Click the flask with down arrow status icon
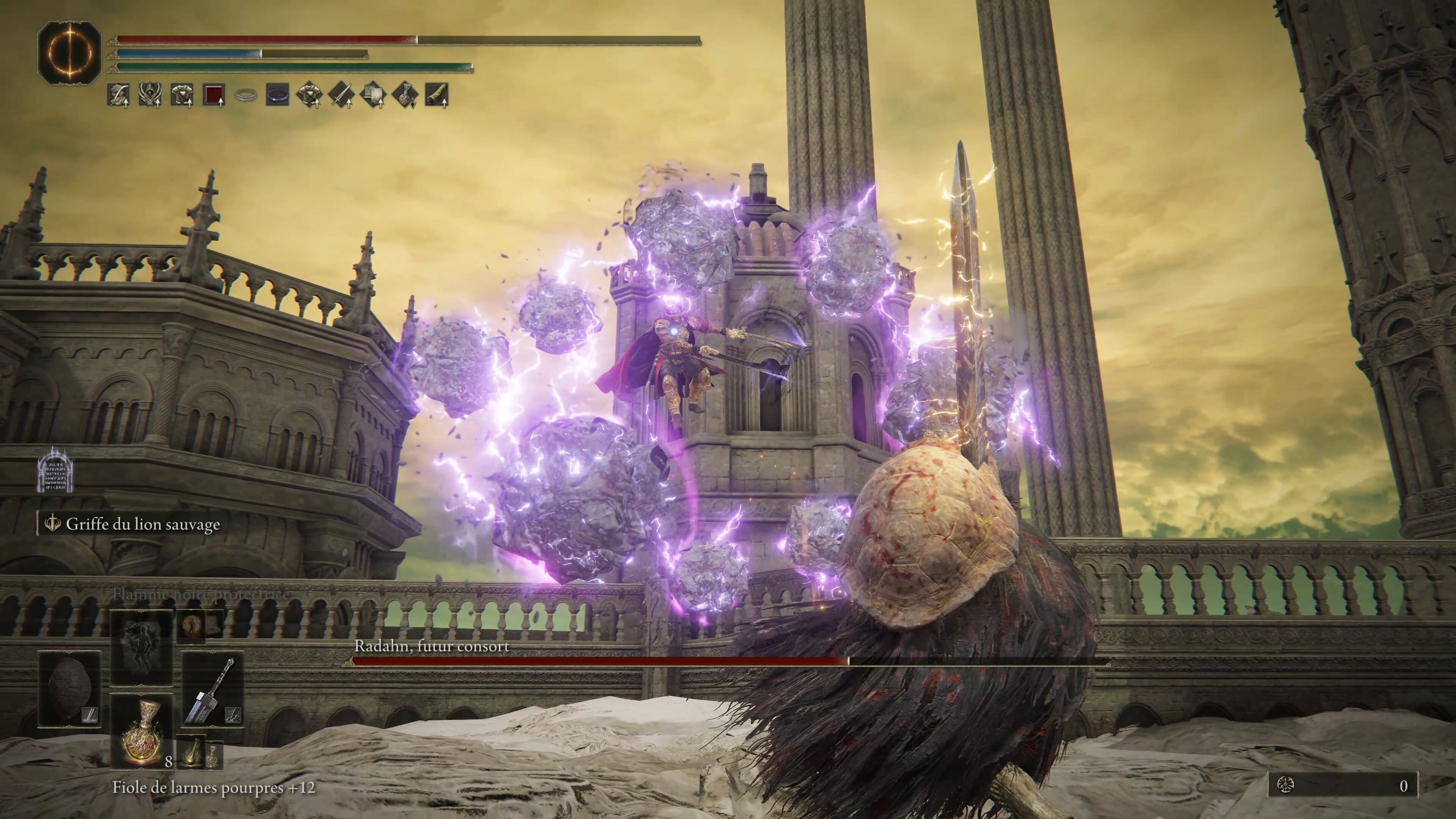The height and width of the screenshot is (819, 1456). (405, 95)
